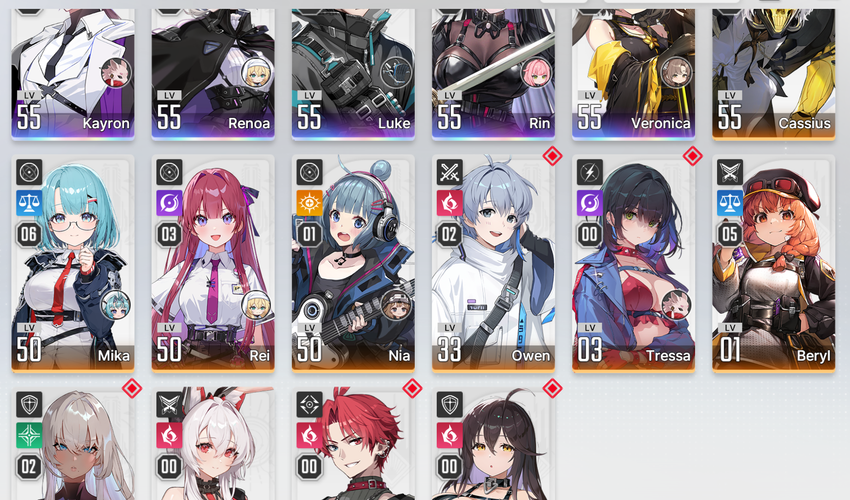This screenshot has width=850, height=500.
Task: Select the red-haired male character card
Action: (x=352, y=445)
